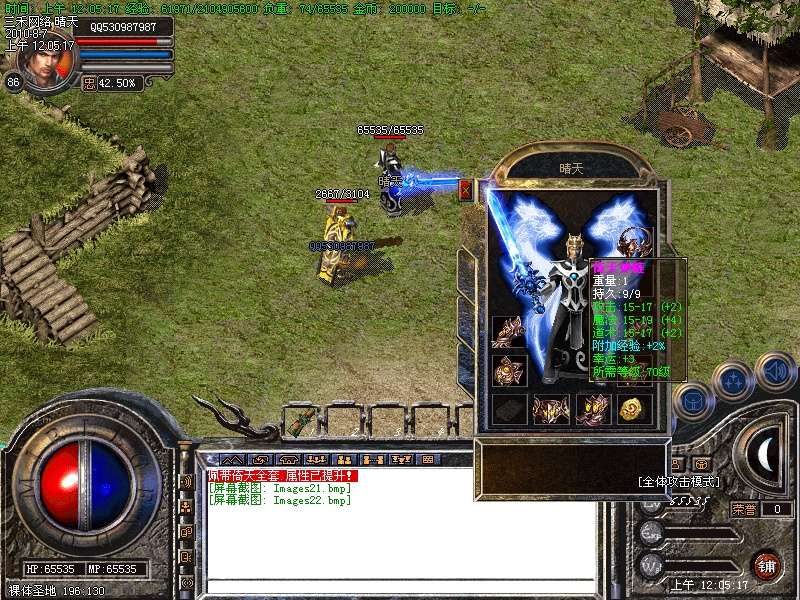800x600 pixels.
Task: Open the red shop button
Action: point(767,565)
